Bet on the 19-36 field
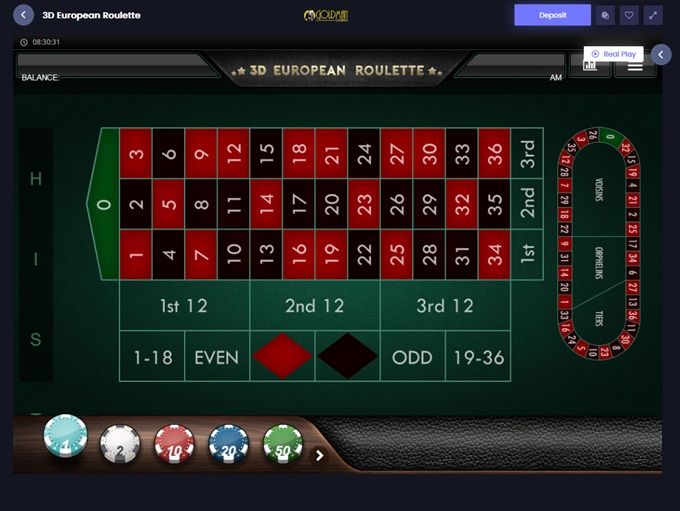 (x=477, y=357)
